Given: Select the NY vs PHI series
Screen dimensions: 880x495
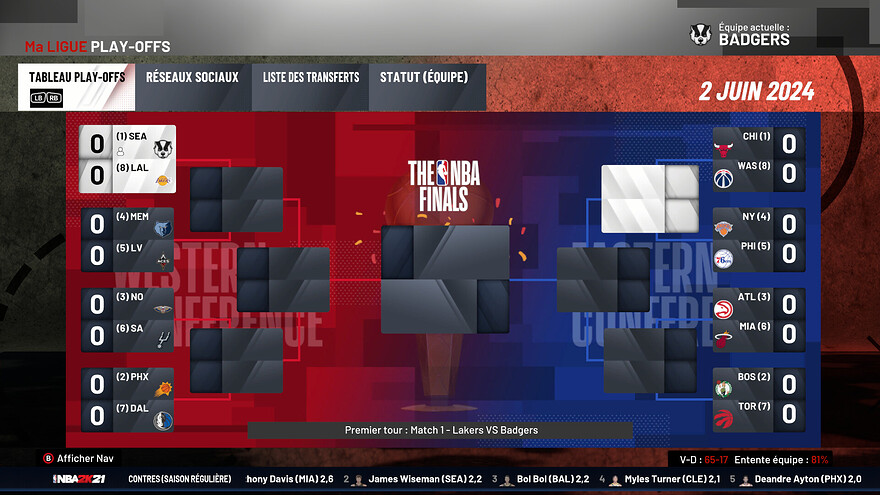Looking at the screenshot, I should pyautogui.click(x=759, y=240).
